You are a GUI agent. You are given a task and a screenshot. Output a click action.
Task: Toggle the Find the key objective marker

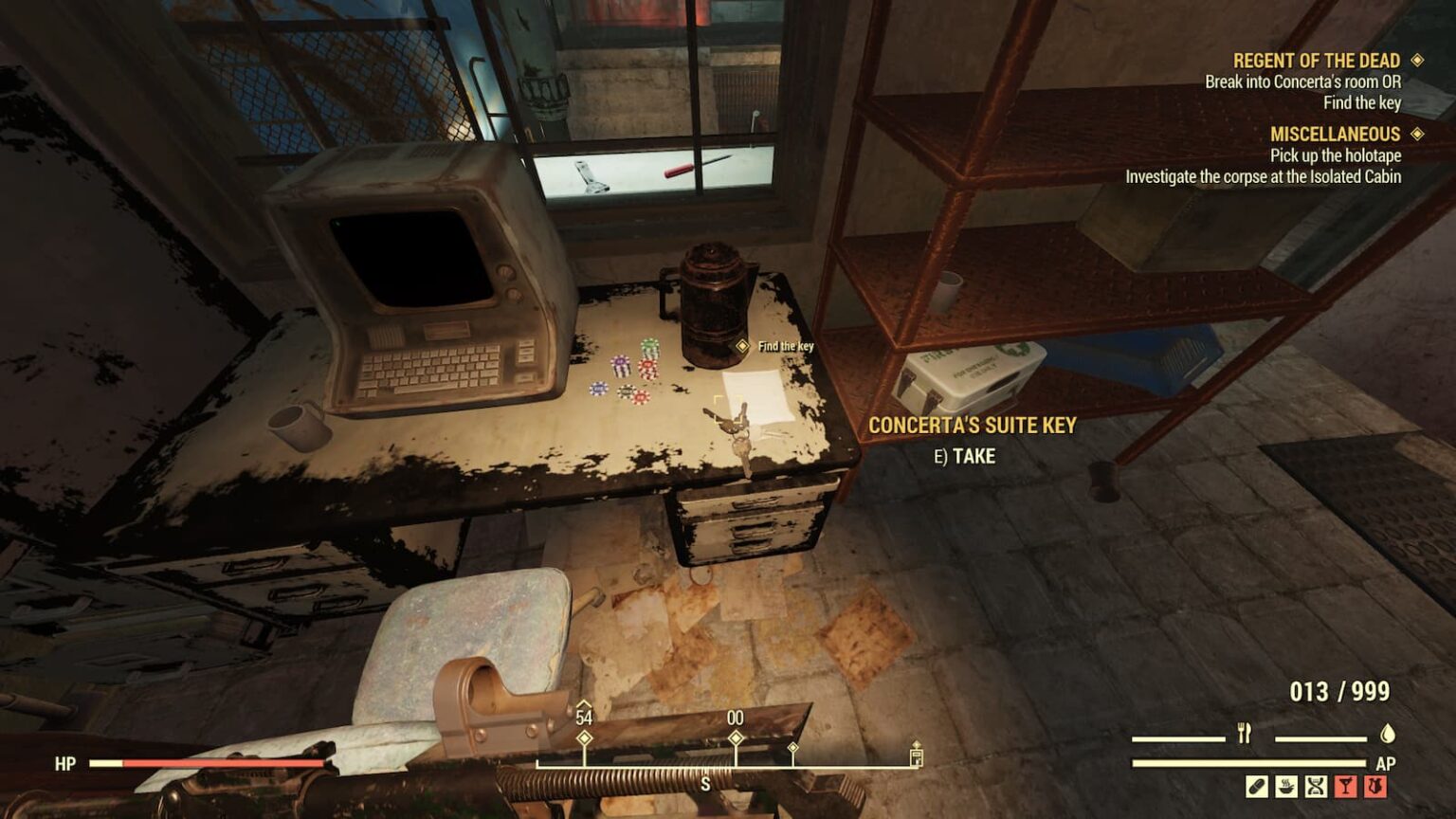pyautogui.click(x=741, y=347)
